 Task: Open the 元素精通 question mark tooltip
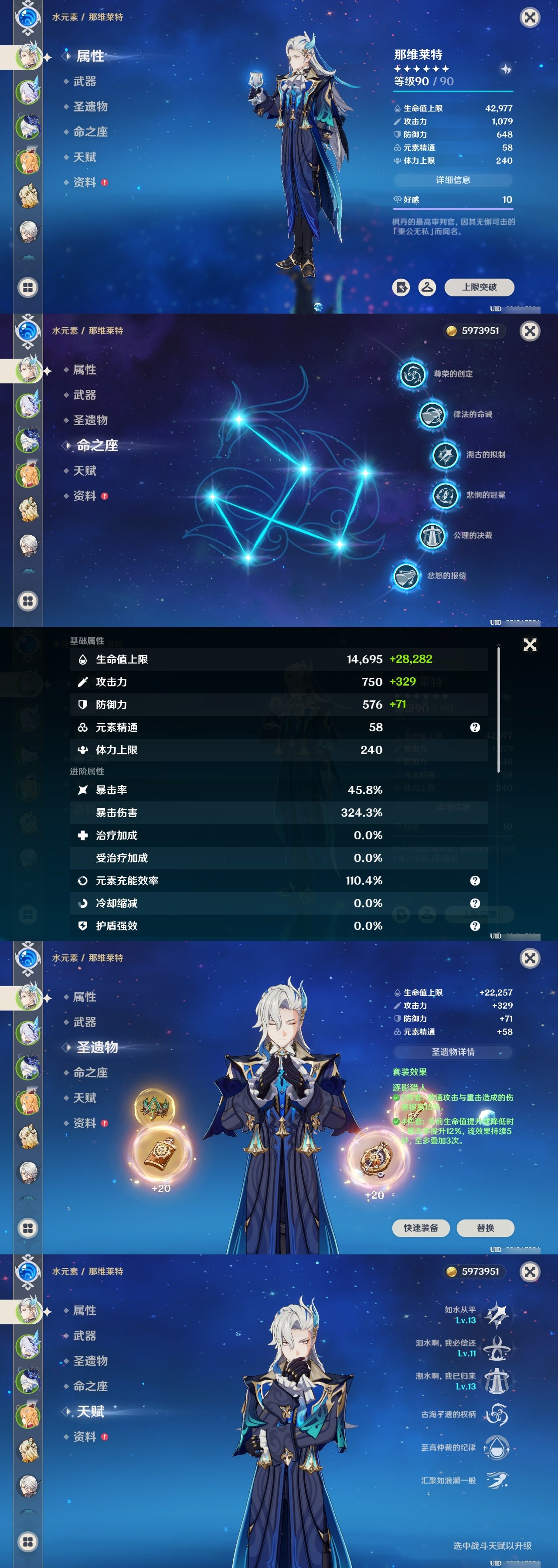(475, 727)
